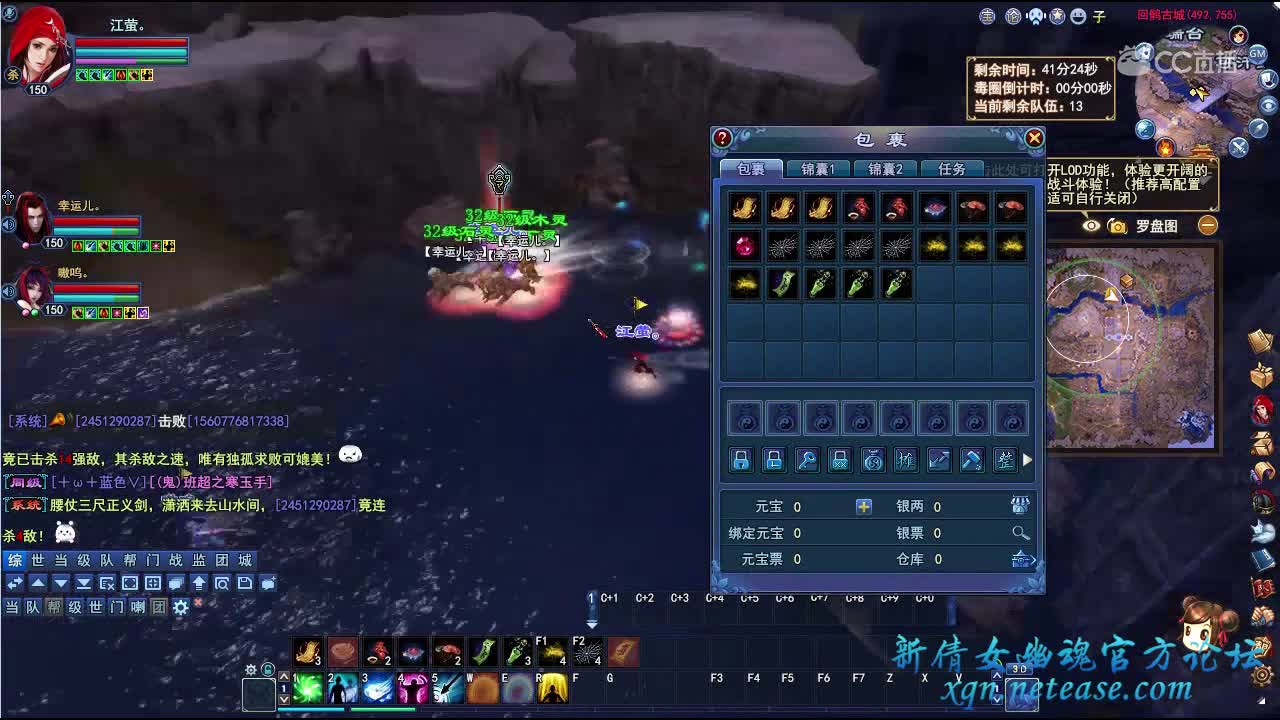The image size is (1280, 720).
Task: Switch to the 锦囊1 tab
Action: 818,168
